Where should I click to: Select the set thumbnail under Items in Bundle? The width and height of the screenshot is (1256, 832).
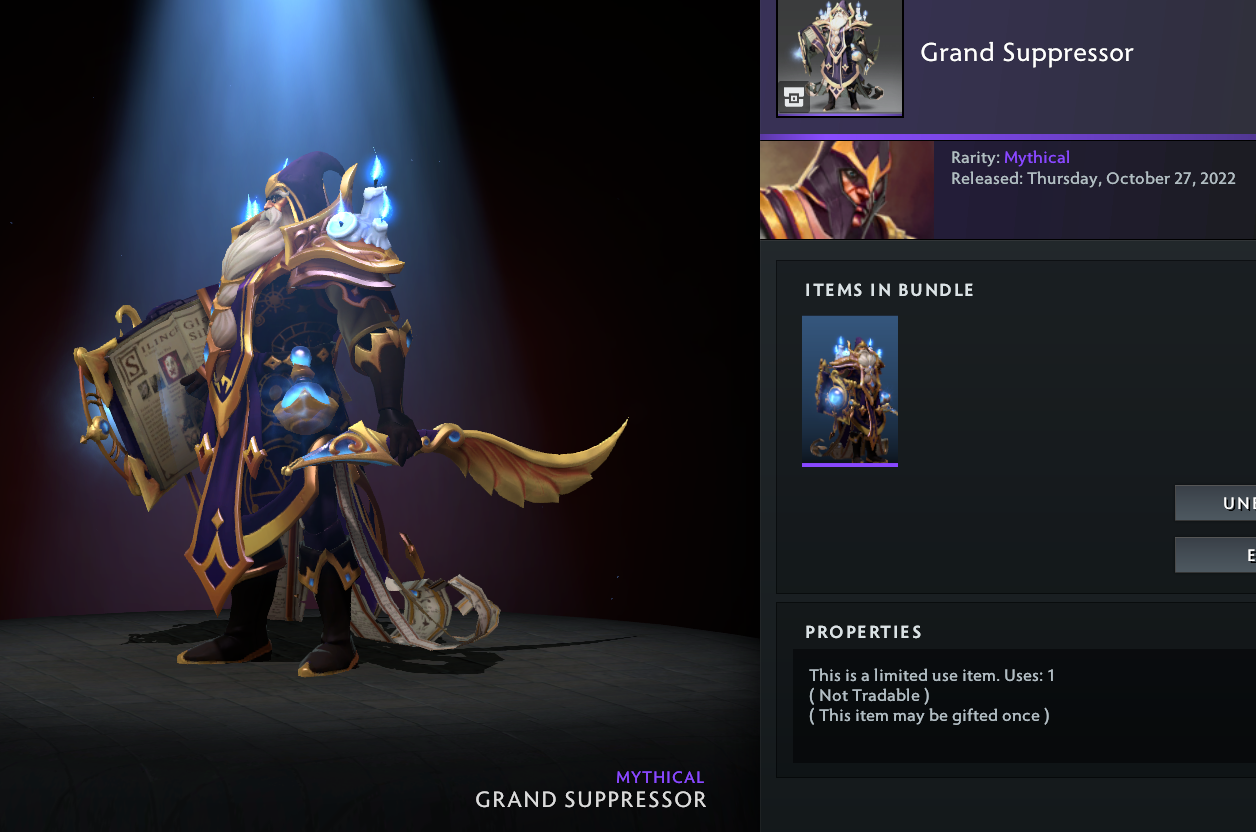[850, 390]
